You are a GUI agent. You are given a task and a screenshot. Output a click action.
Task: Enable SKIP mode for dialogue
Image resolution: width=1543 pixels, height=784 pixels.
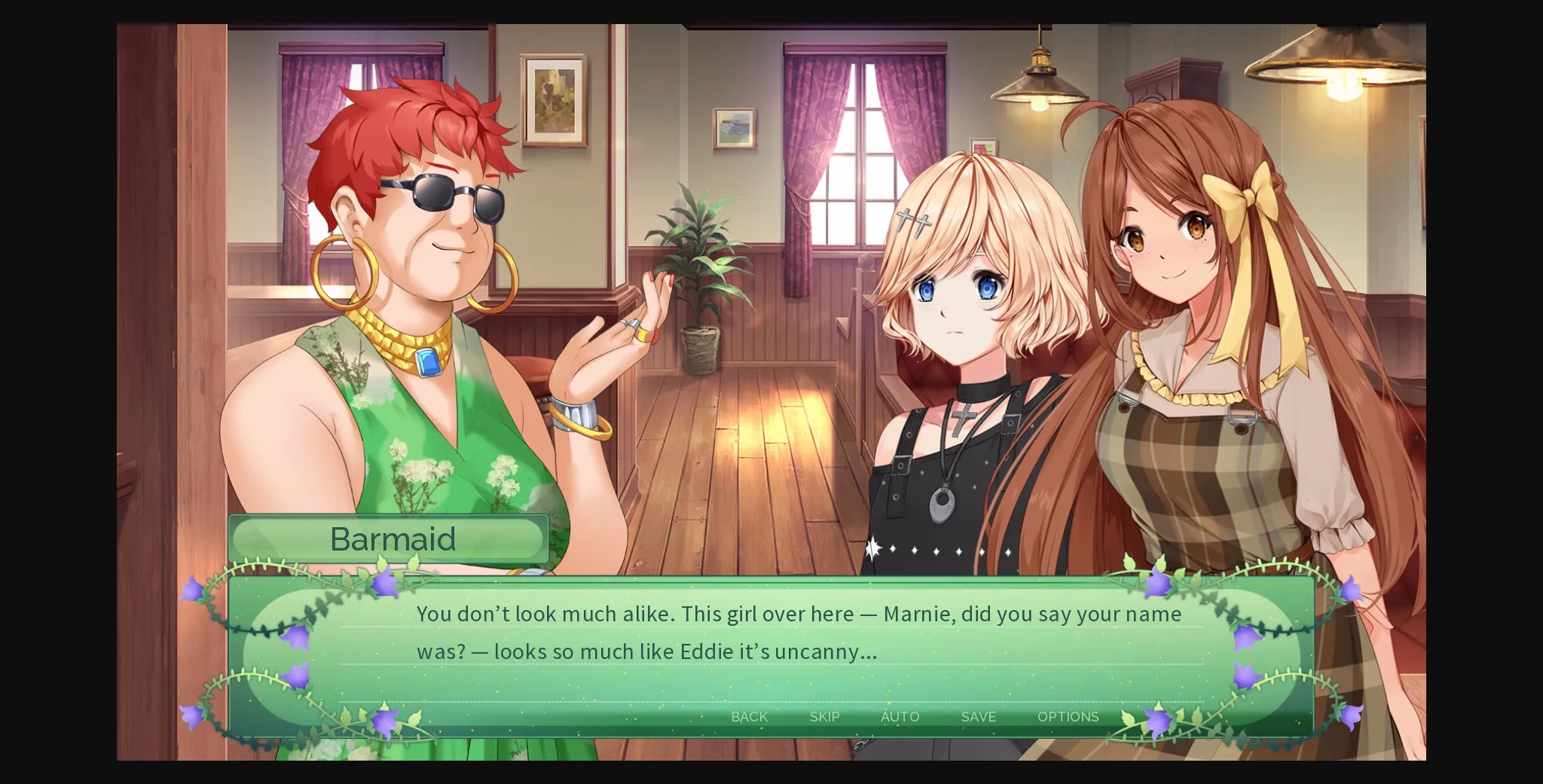point(823,717)
